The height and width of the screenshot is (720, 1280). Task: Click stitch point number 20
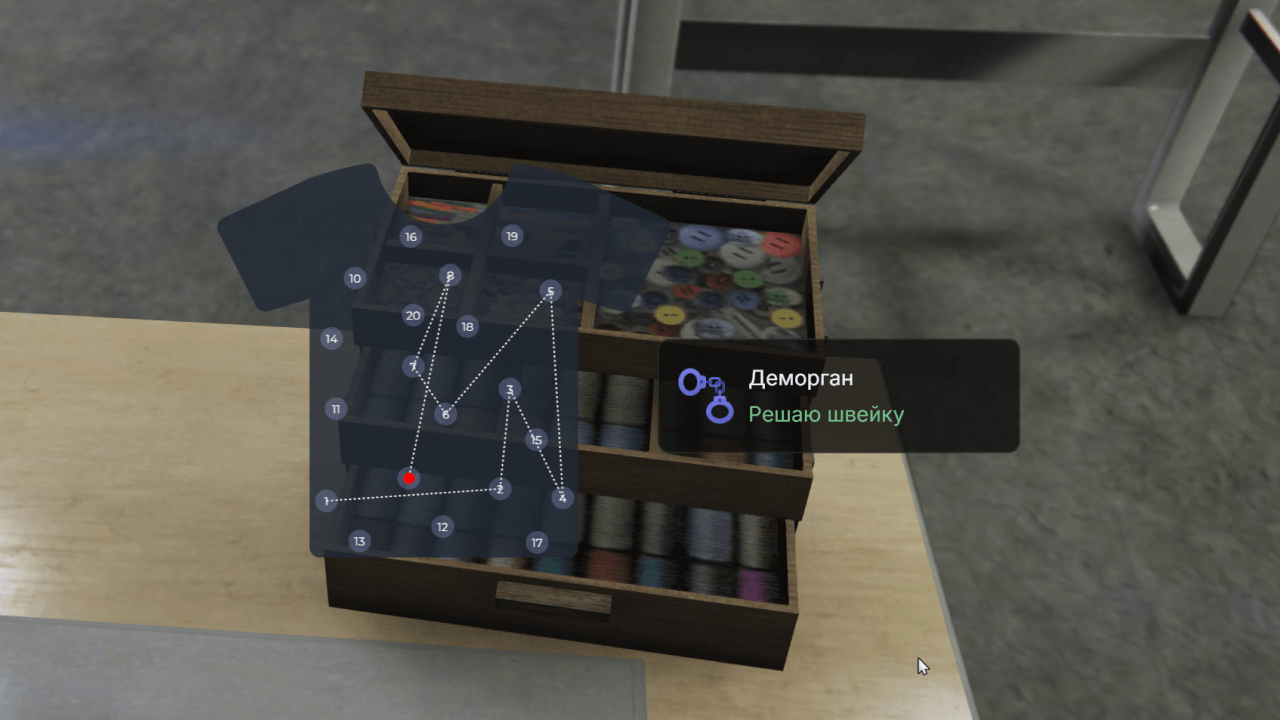click(413, 315)
